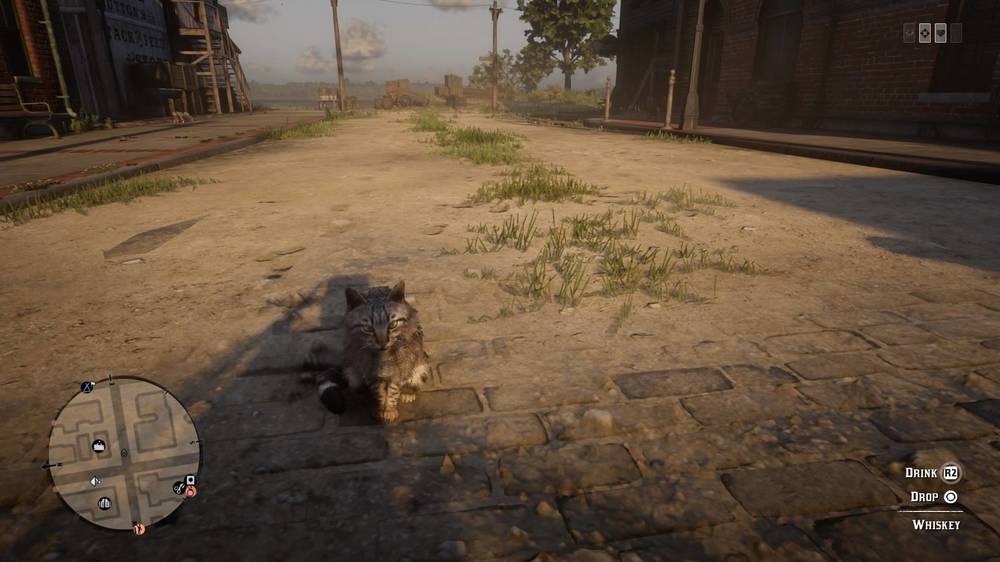Select the barber scissors marker on minimap
This screenshot has width=1000, height=562.
click(x=178, y=487)
